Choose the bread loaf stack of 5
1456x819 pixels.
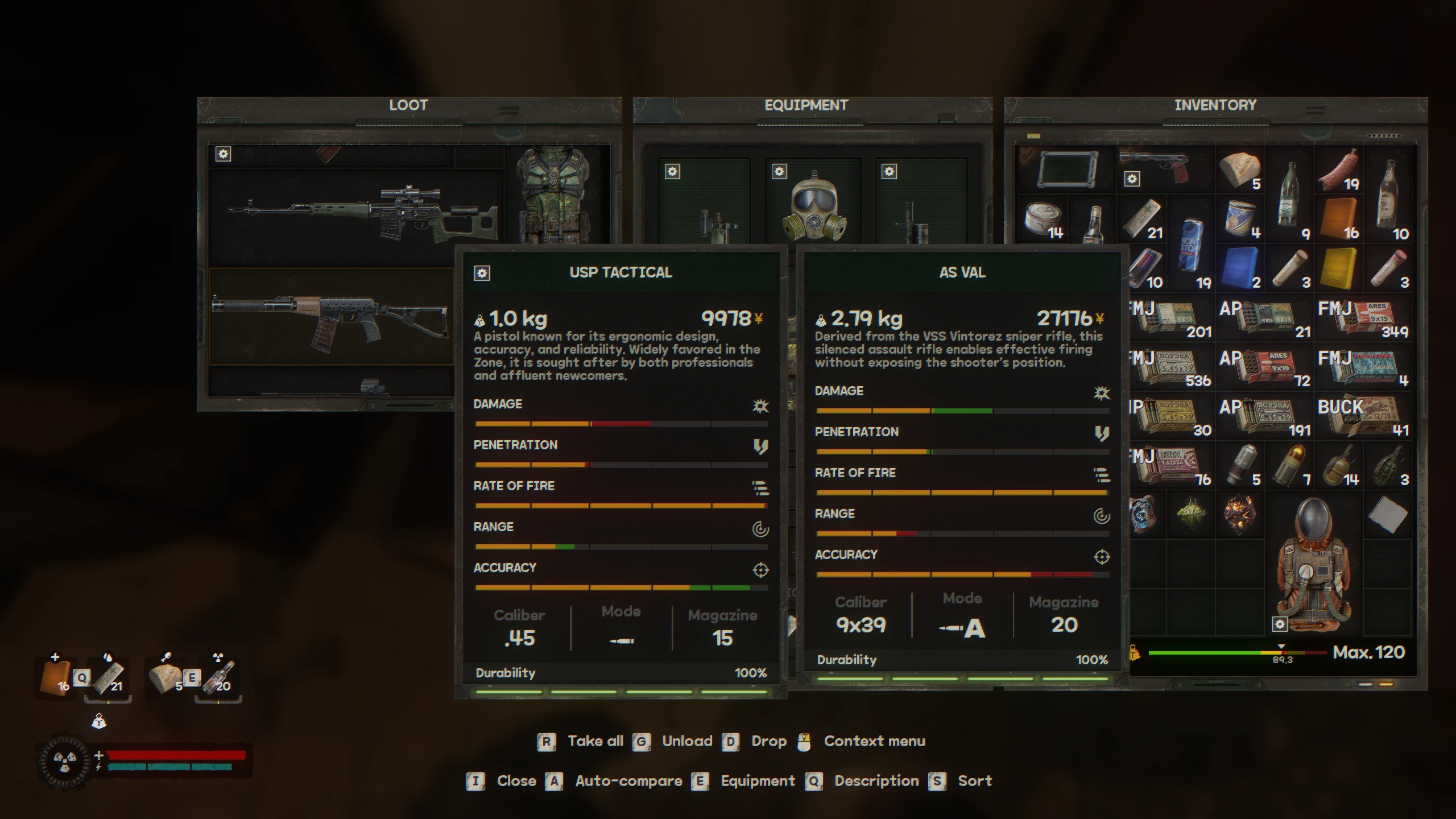click(1240, 169)
